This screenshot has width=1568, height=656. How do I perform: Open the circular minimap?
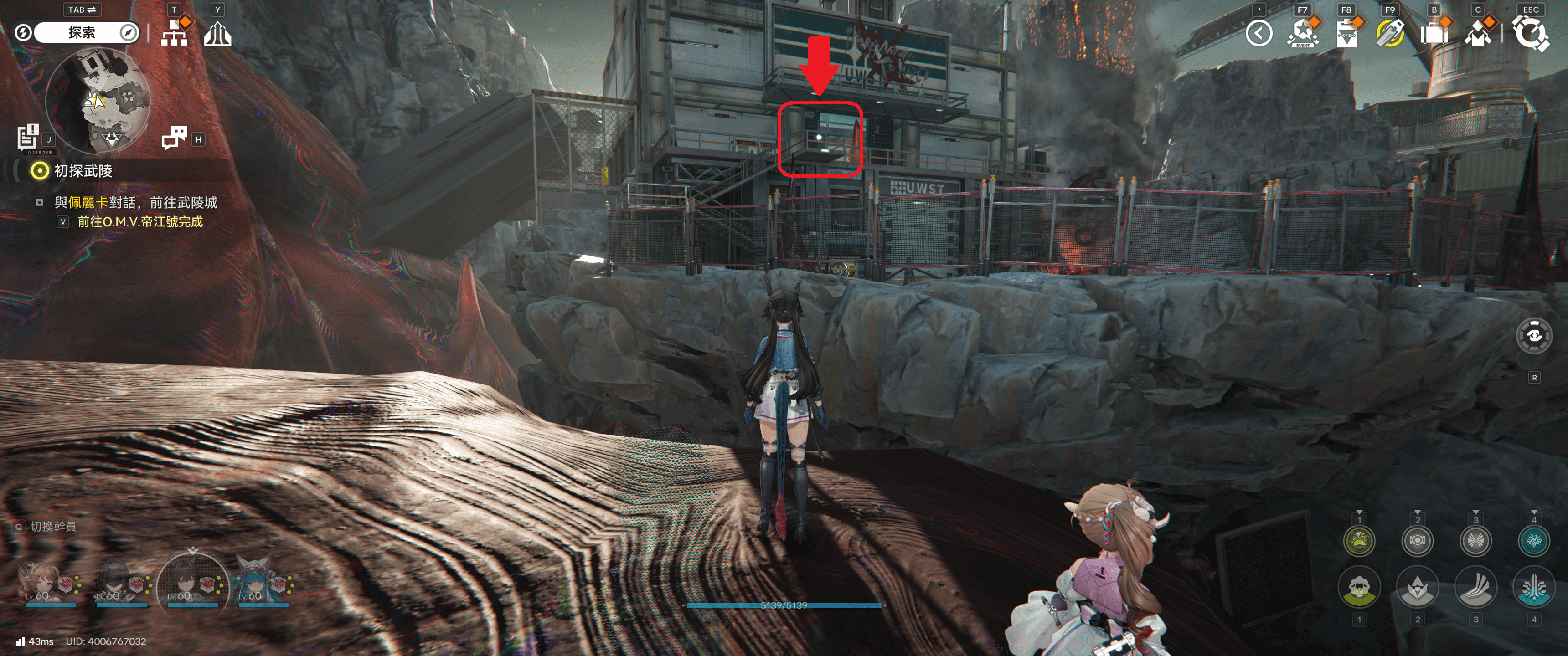click(x=98, y=100)
